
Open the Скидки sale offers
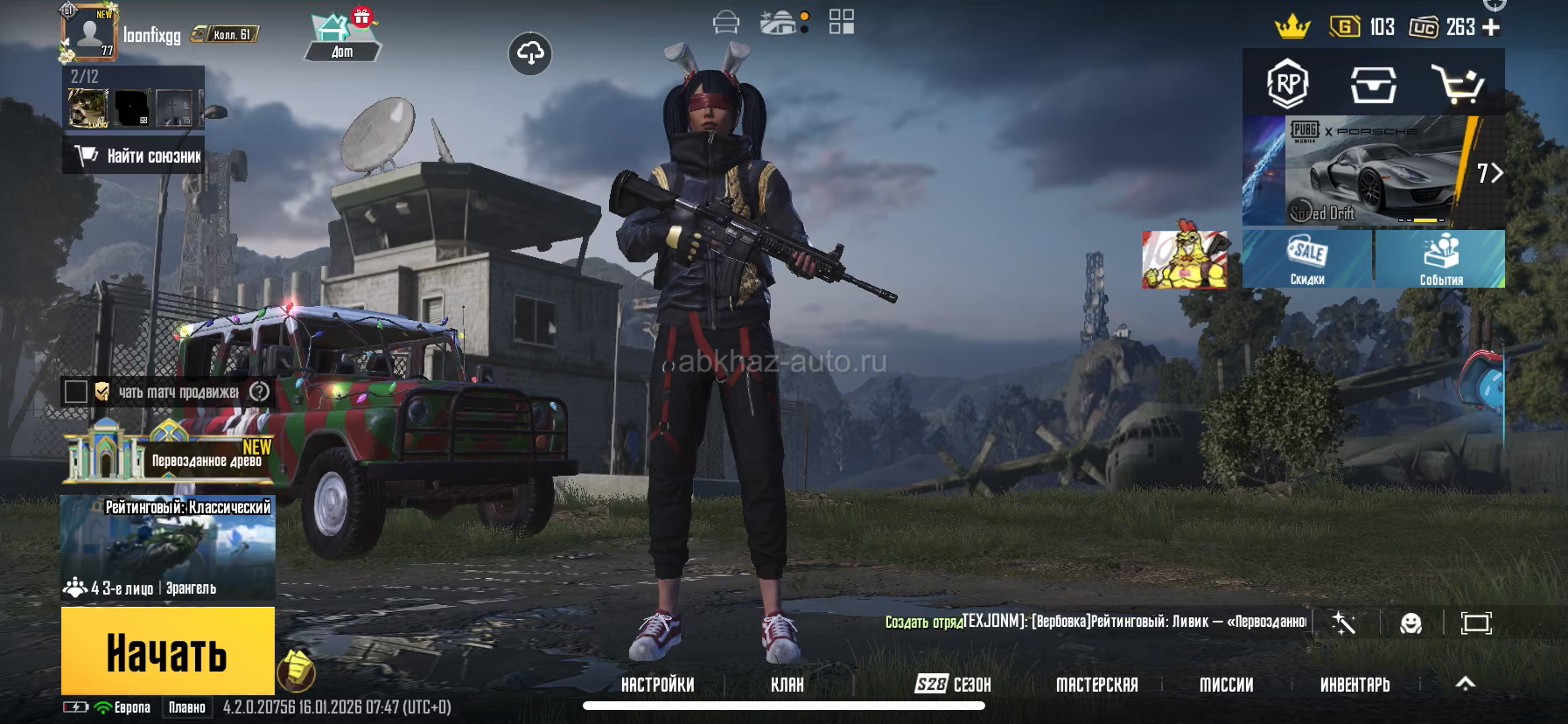pos(1307,259)
